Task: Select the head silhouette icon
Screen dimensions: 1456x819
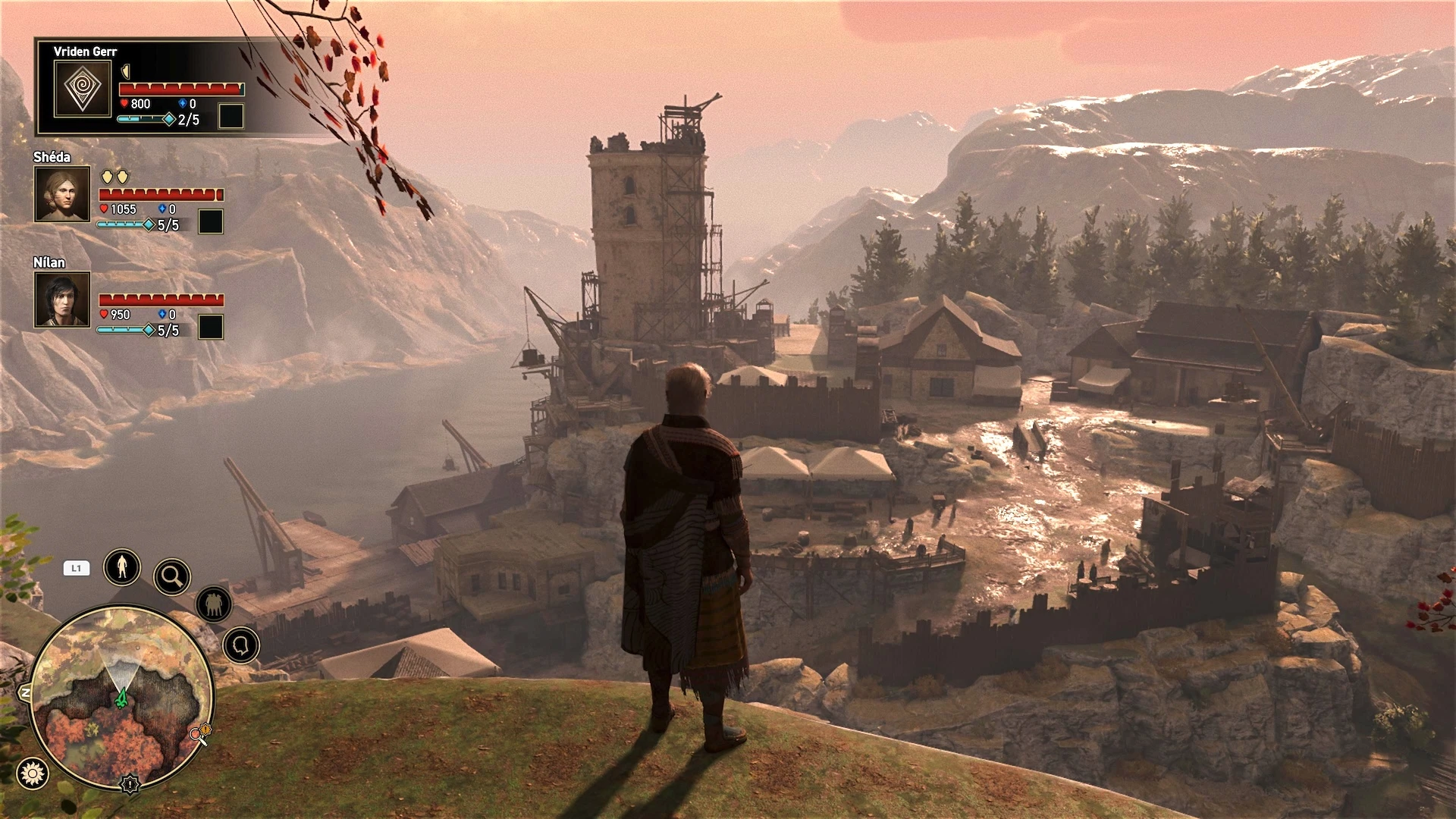Action: coord(241,645)
